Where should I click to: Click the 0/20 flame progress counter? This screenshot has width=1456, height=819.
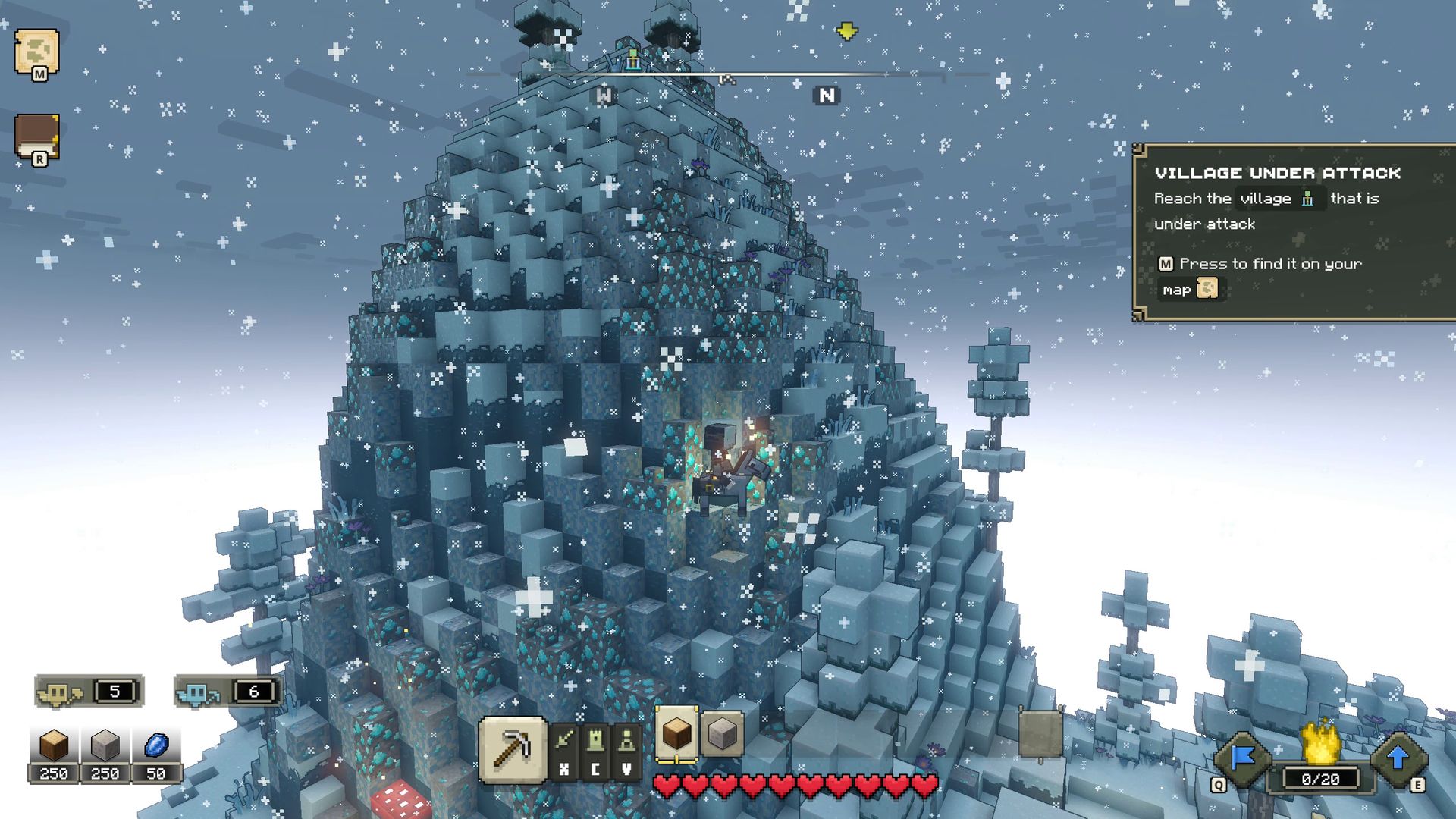(1320, 780)
